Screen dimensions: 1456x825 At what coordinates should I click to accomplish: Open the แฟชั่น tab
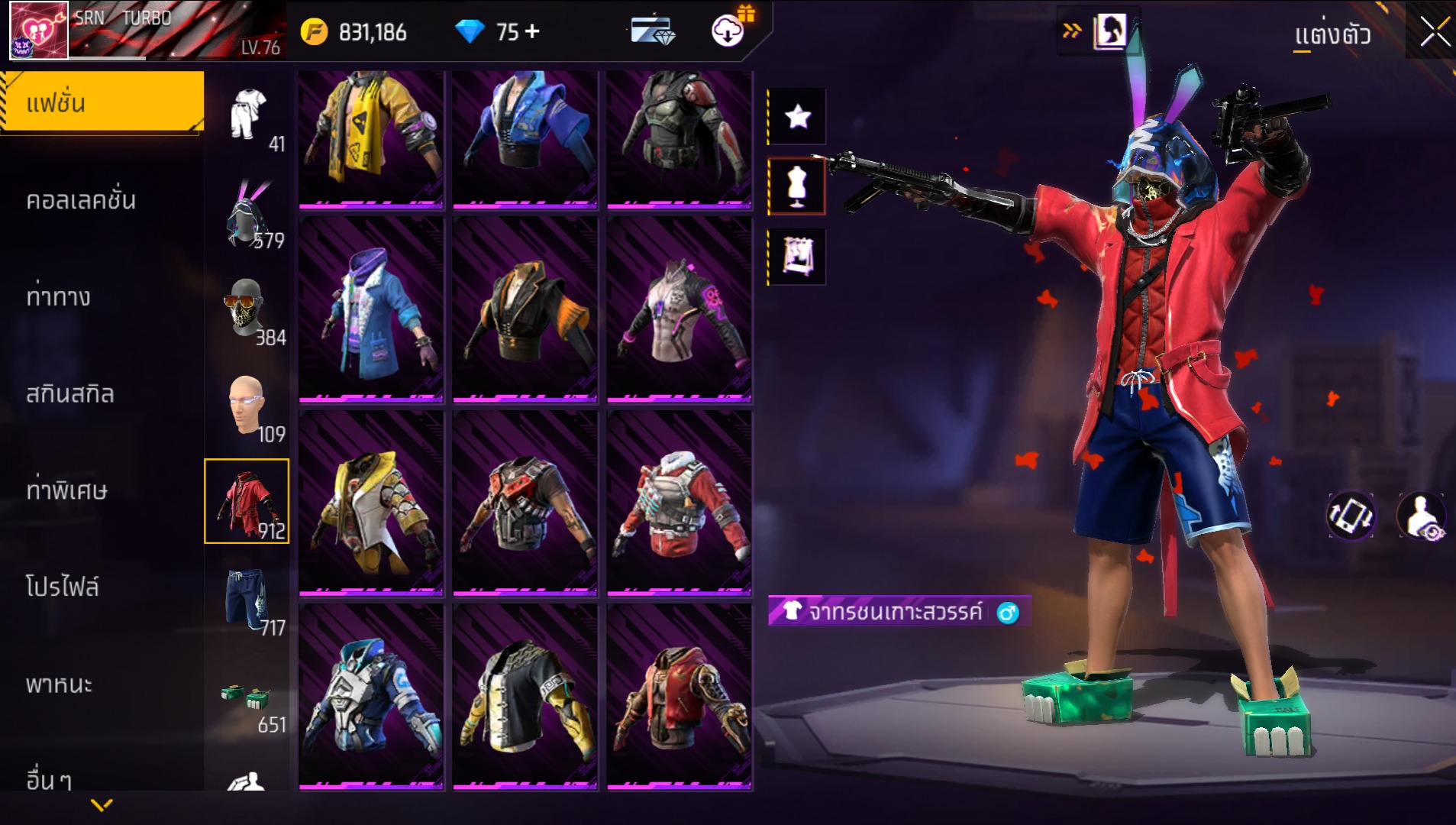coord(102,103)
